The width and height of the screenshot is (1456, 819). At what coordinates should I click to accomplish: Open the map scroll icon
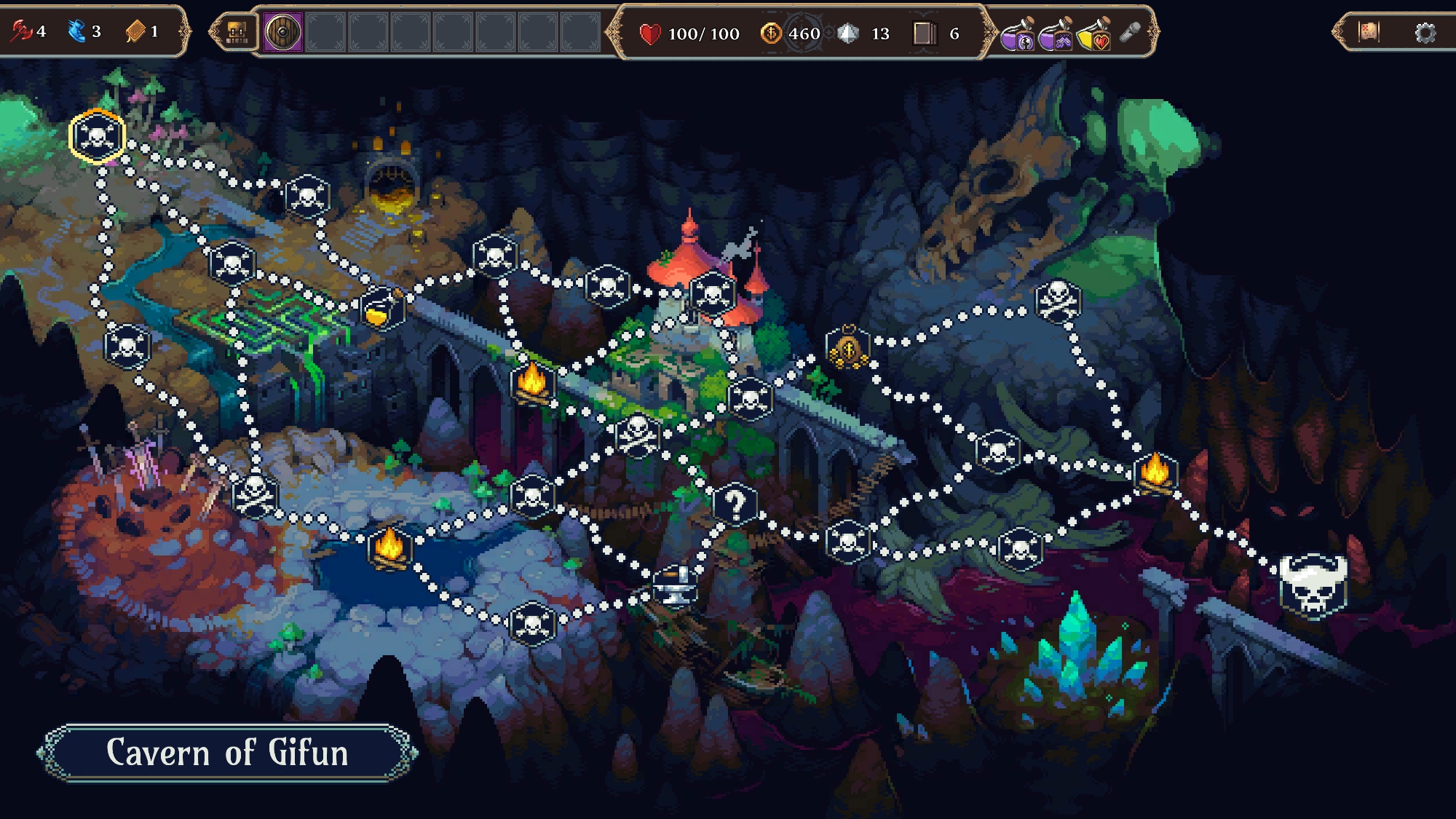click(1369, 32)
